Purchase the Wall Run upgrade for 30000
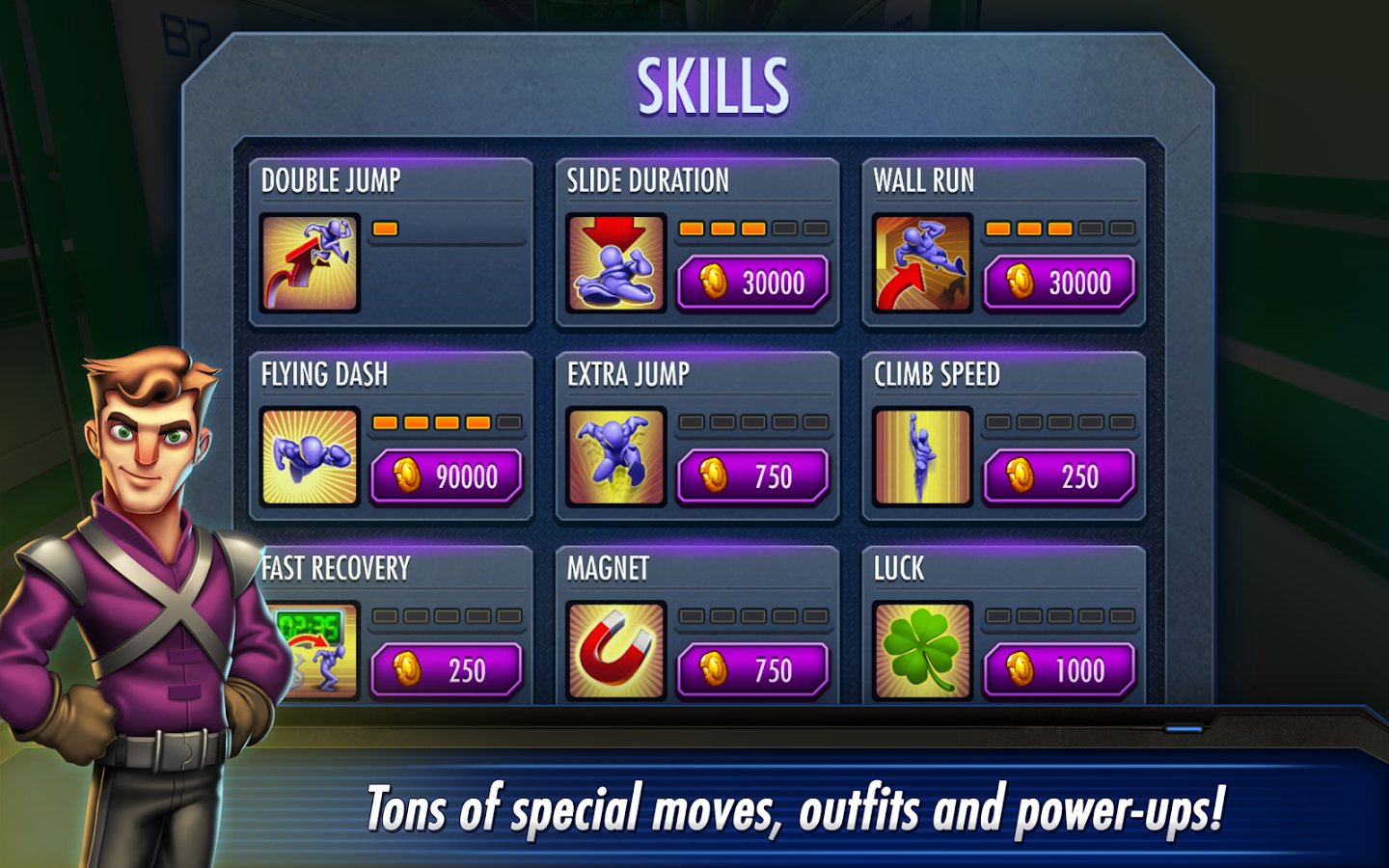The width and height of the screenshot is (1389, 868). [1059, 283]
